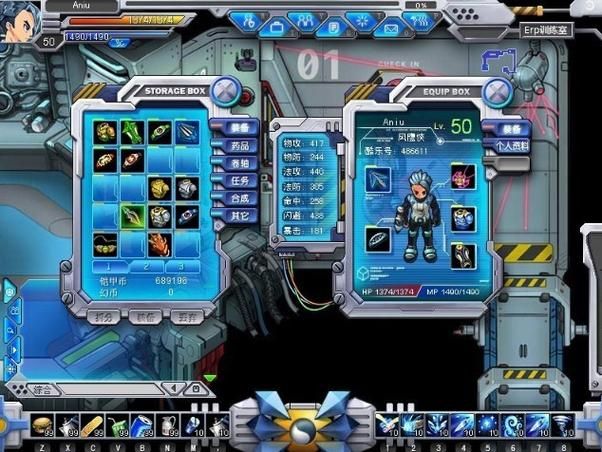Show the 其它 storage category

coord(240,215)
